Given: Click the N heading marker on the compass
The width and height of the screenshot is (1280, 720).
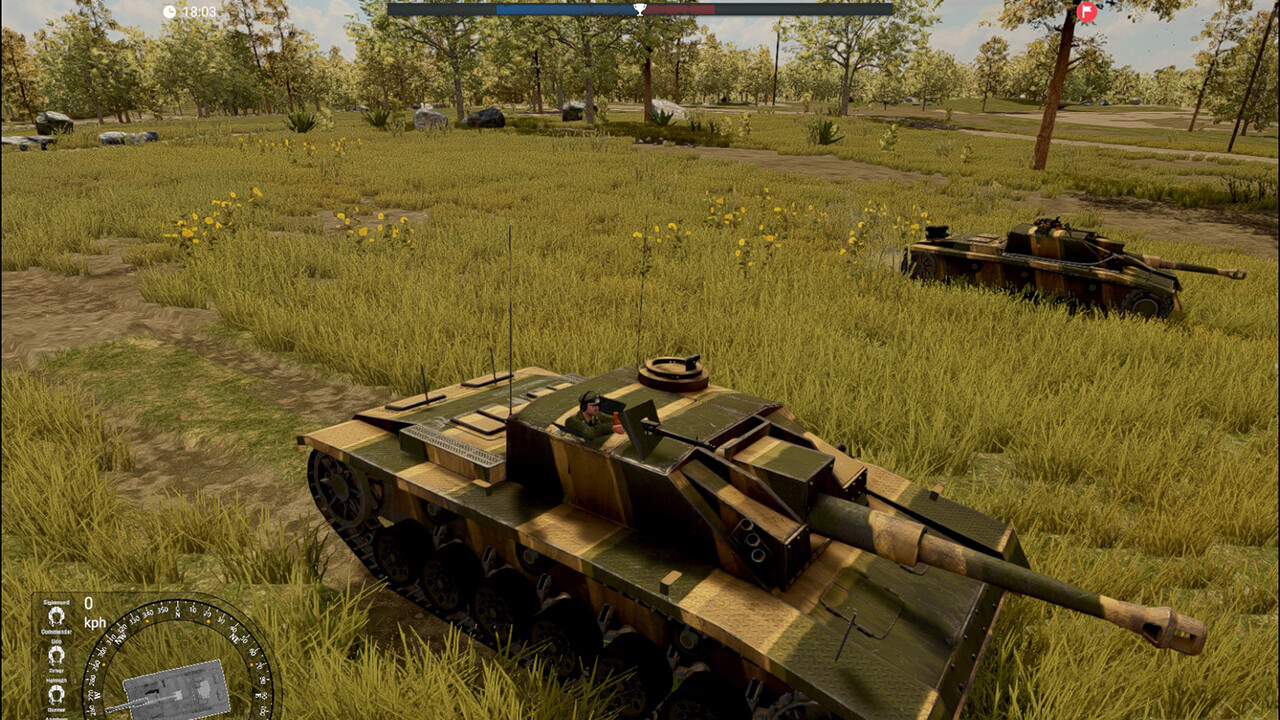Looking at the screenshot, I should pos(177,613).
